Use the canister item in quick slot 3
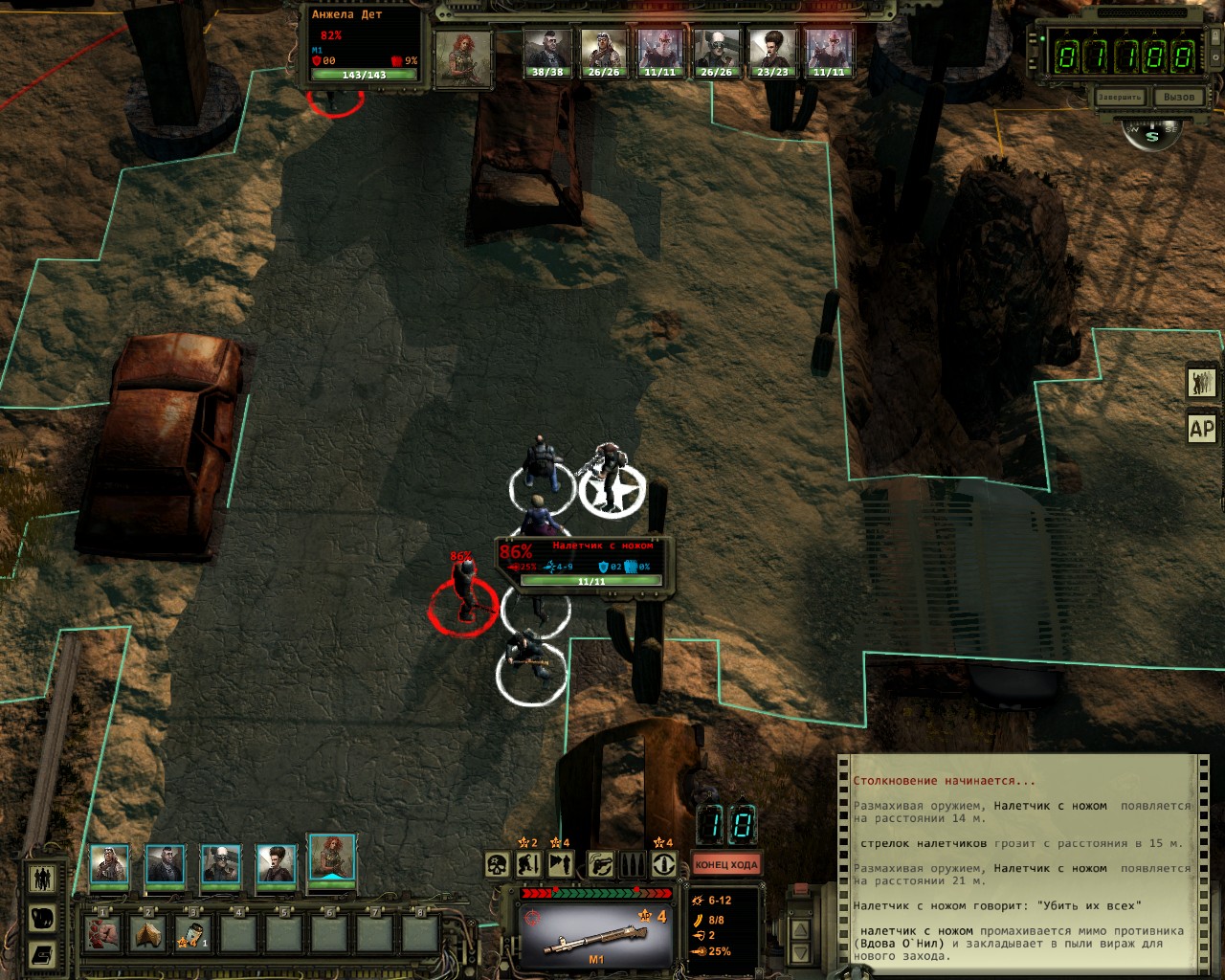The height and width of the screenshot is (980, 1225). pos(193,932)
